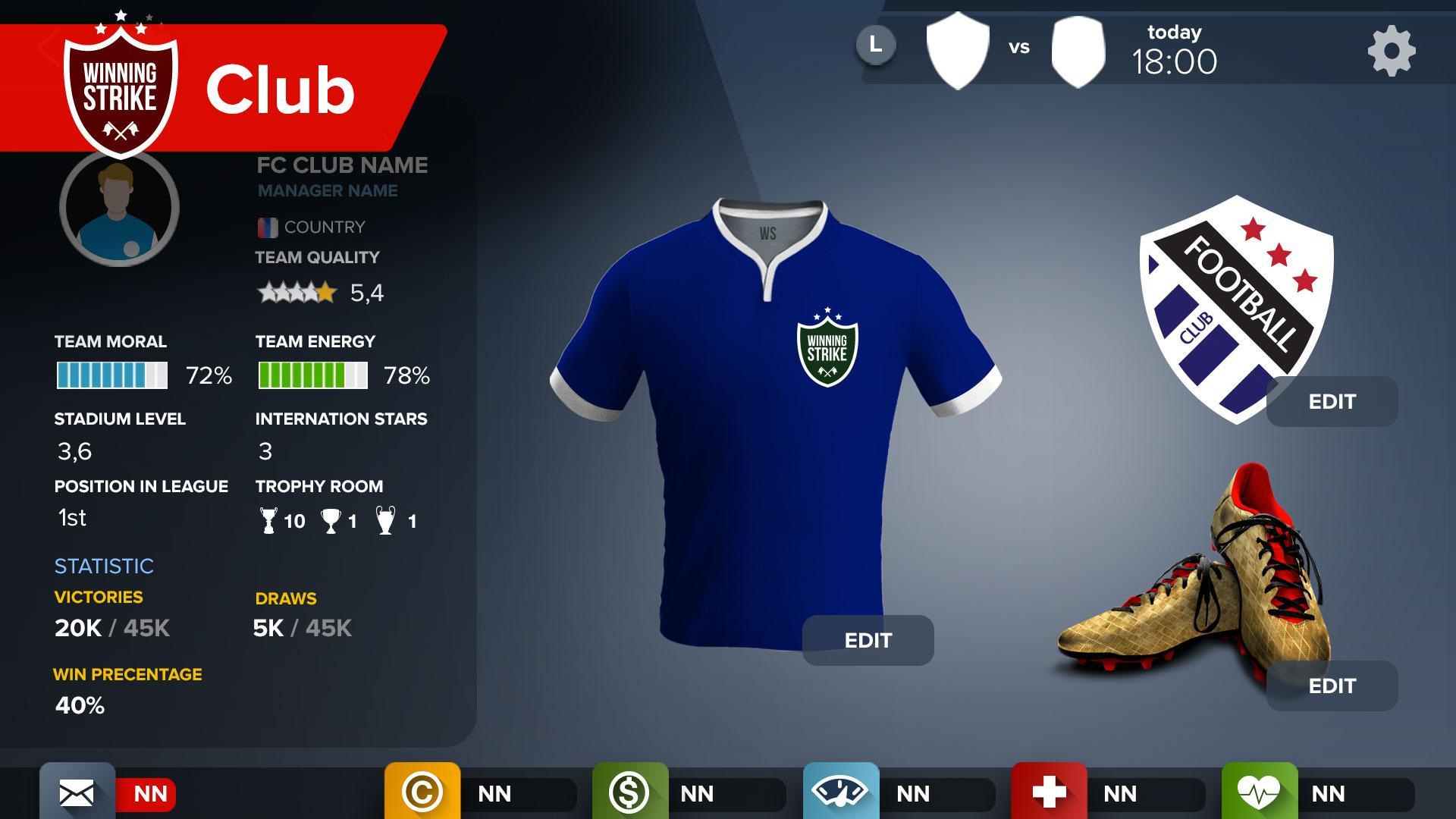This screenshot has height=819, width=1456.
Task: Click the league 'L' badge icon
Action: coord(877,44)
